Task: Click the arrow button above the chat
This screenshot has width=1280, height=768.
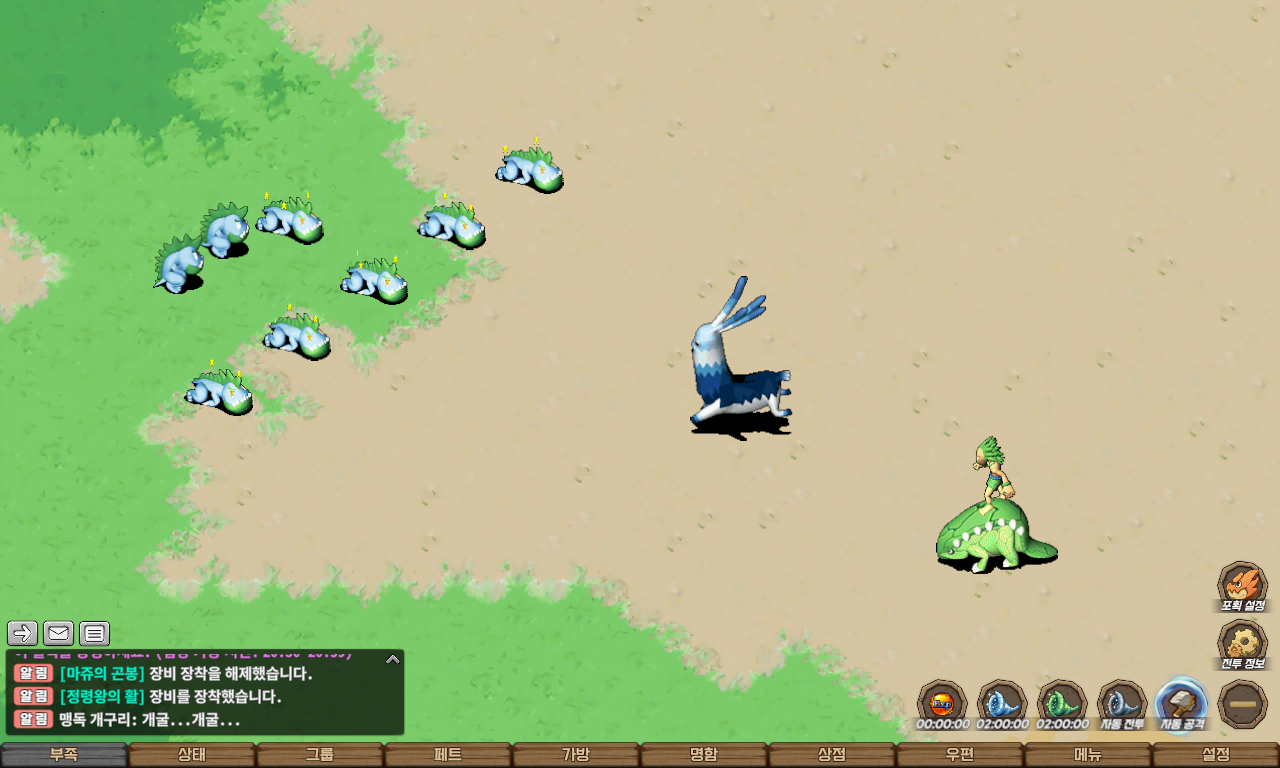Action: point(23,633)
